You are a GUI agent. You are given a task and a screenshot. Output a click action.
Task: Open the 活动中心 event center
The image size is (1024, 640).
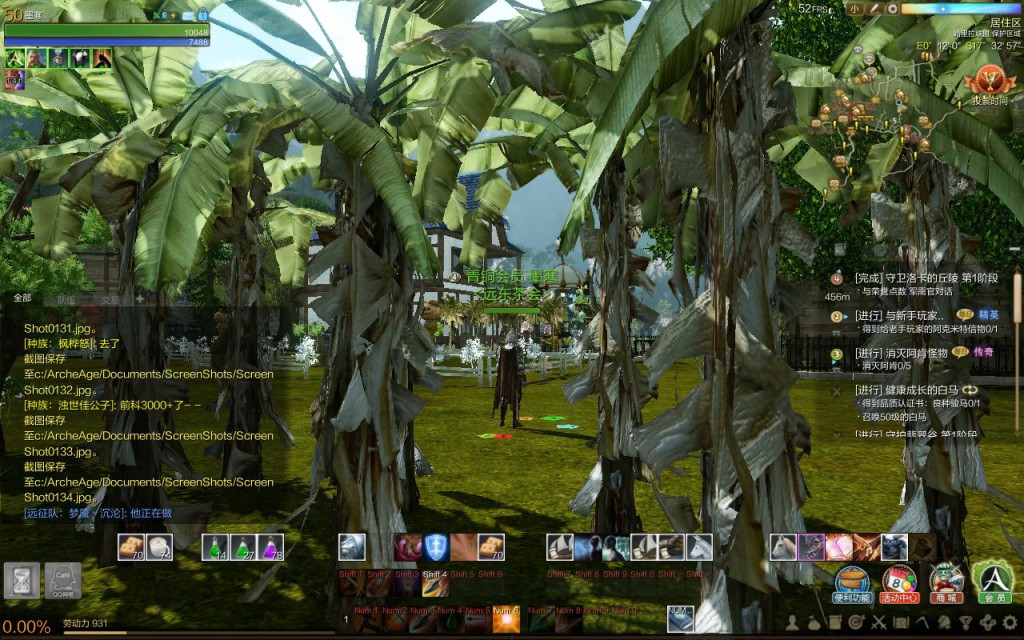(x=899, y=580)
